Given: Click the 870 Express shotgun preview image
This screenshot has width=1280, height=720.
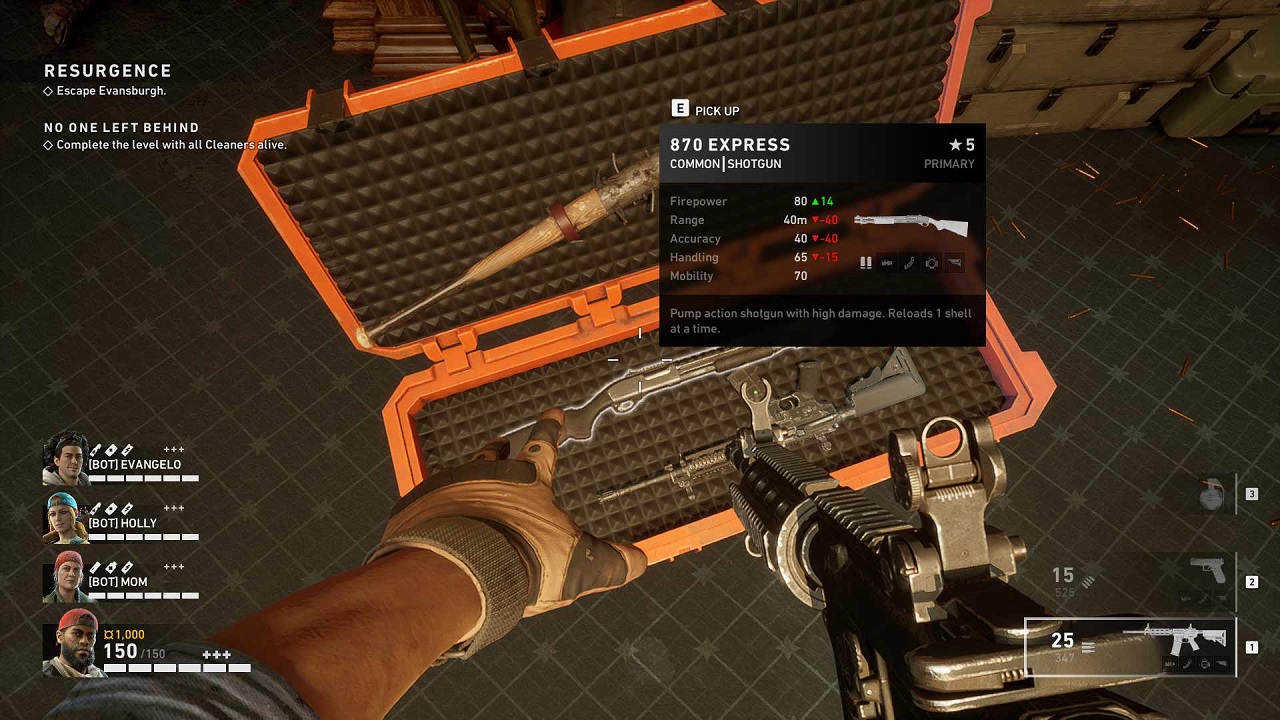Looking at the screenshot, I should point(910,225).
